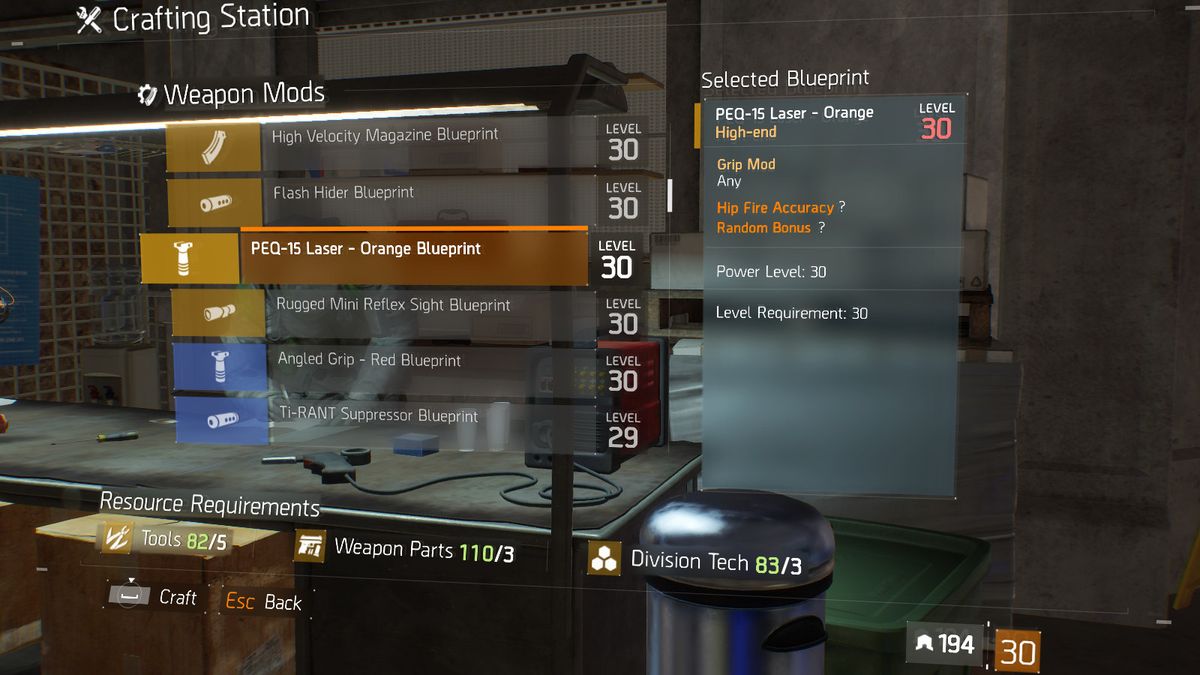Go back with the Back button
The image size is (1200, 675).
(x=264, y=602)
